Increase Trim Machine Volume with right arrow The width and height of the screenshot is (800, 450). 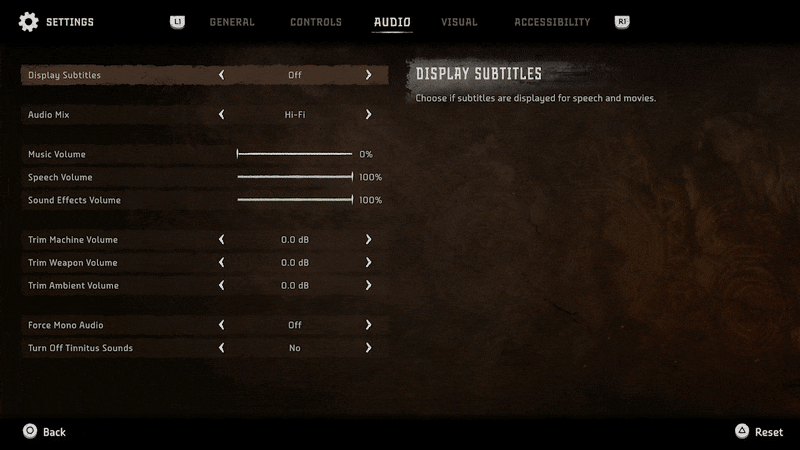tap(368, 240)
